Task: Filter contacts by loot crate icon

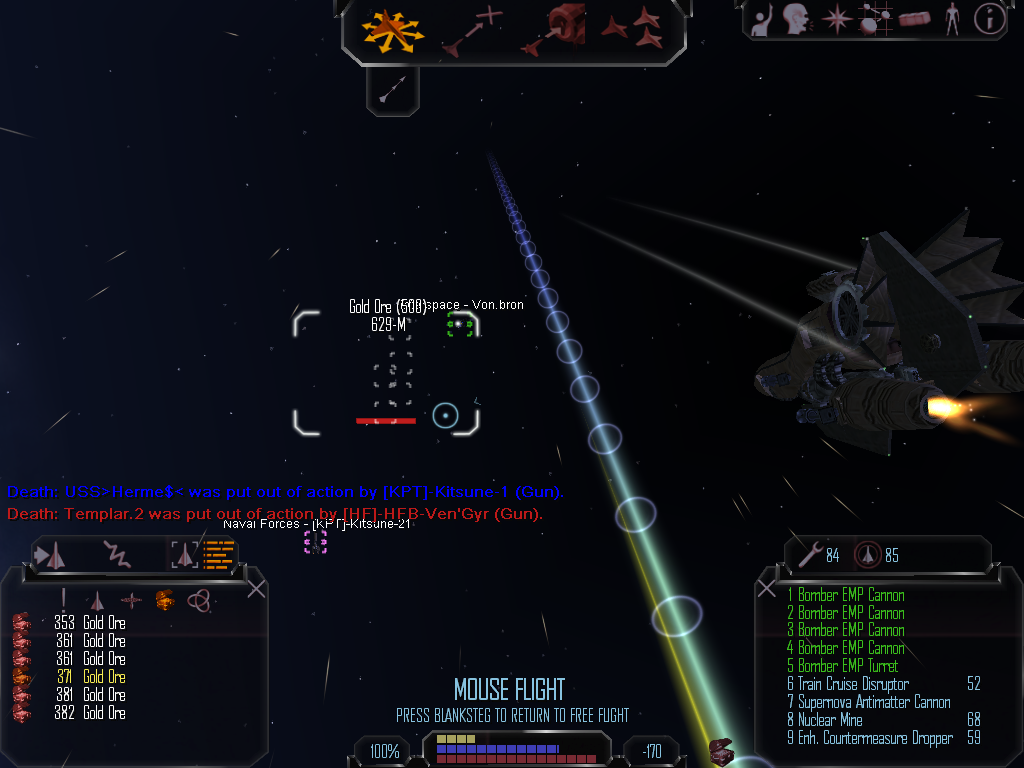Action: tap(164, 600)
